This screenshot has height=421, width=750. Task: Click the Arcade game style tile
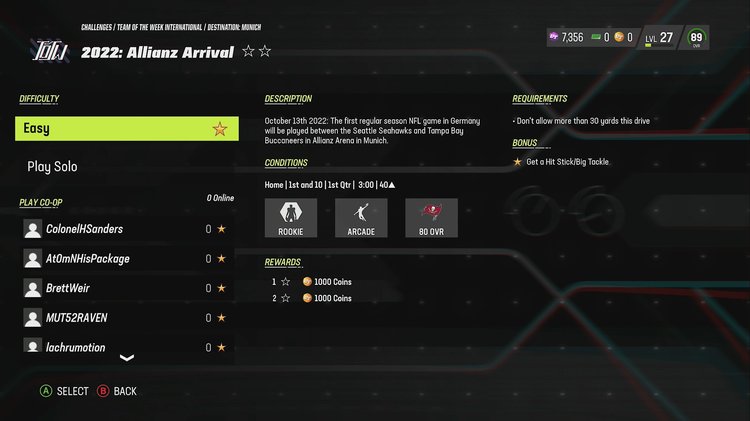click(x=361, y=217)
